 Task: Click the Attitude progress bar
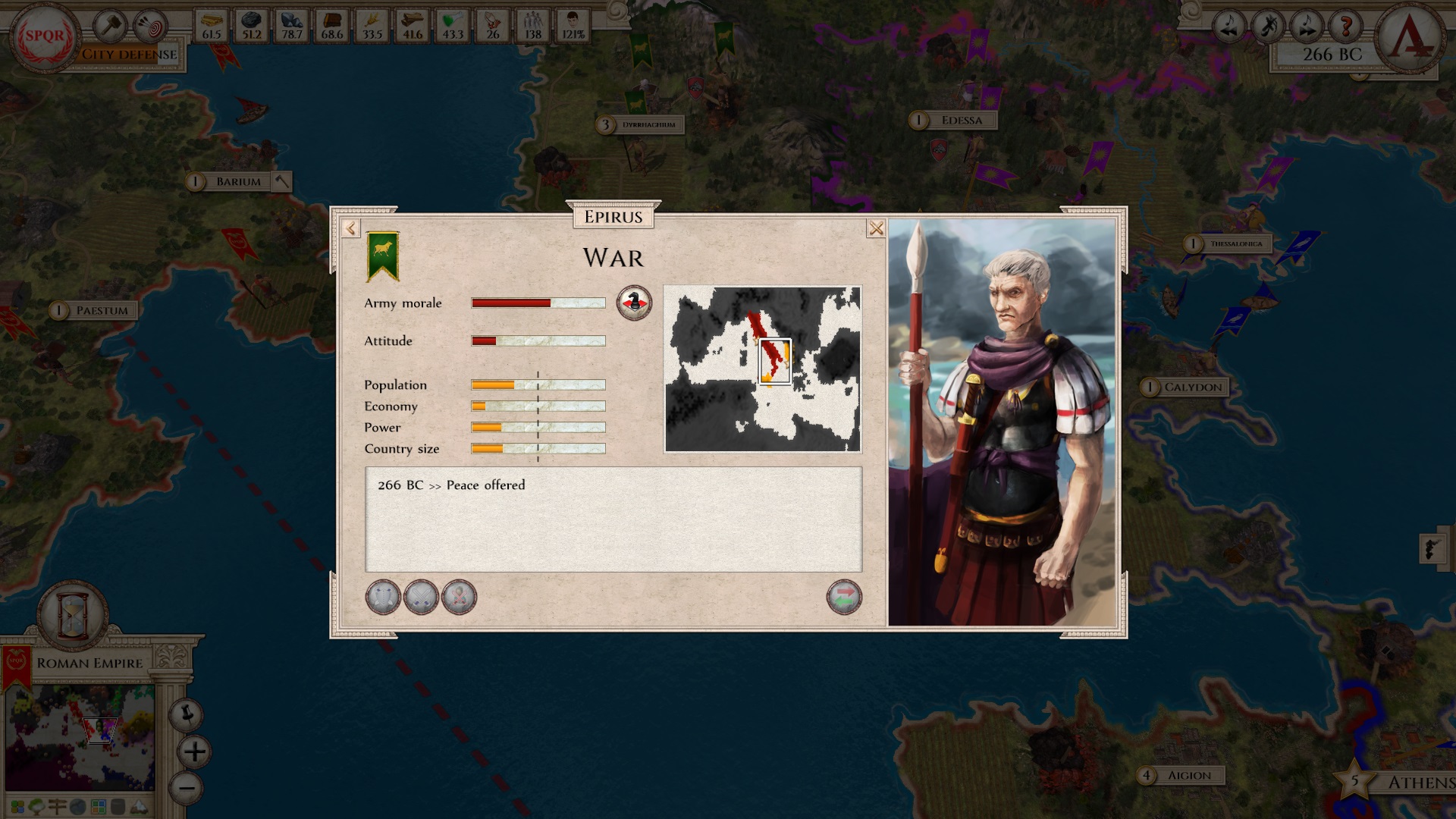coord(538,341)
